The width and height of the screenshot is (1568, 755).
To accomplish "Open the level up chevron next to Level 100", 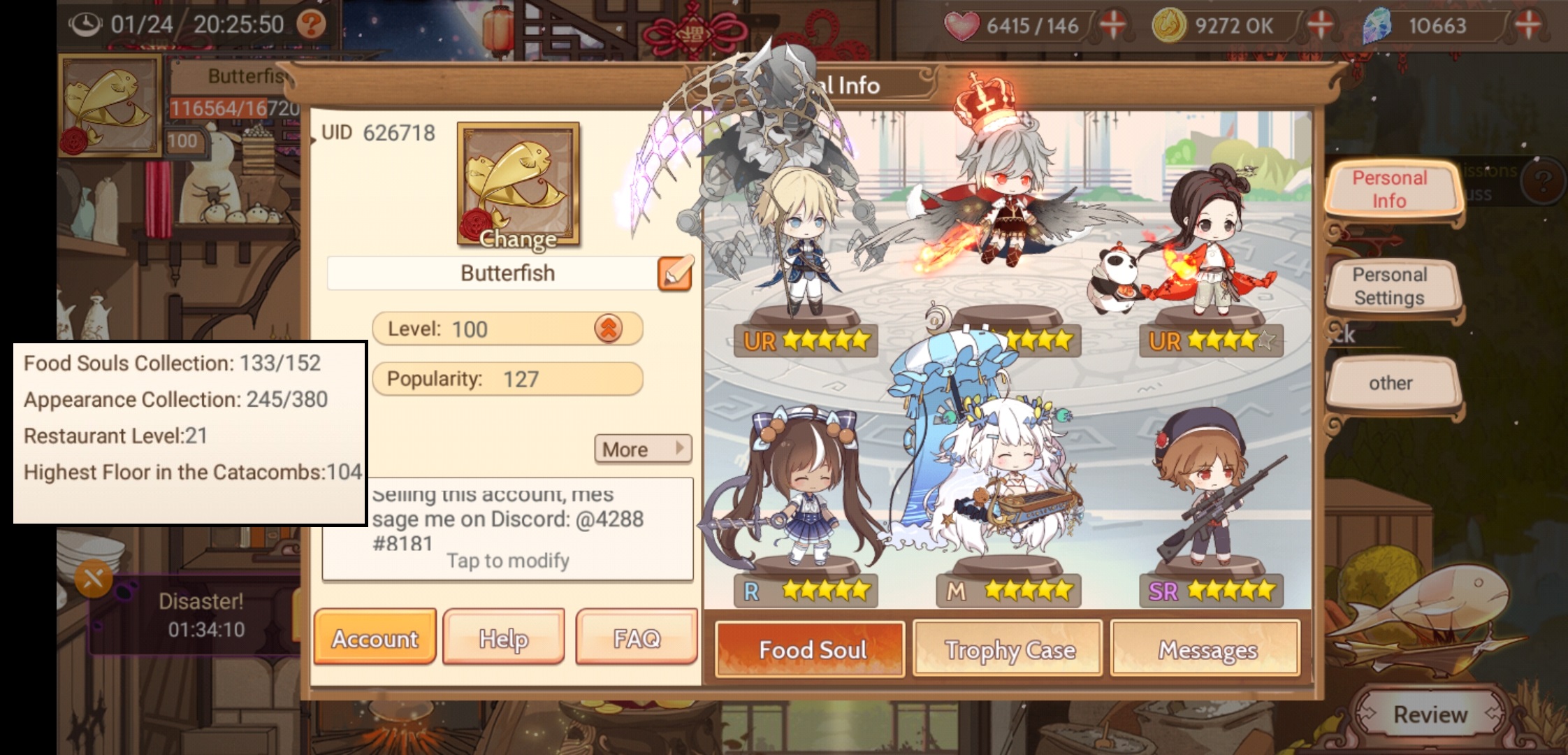I will (611, 329).
